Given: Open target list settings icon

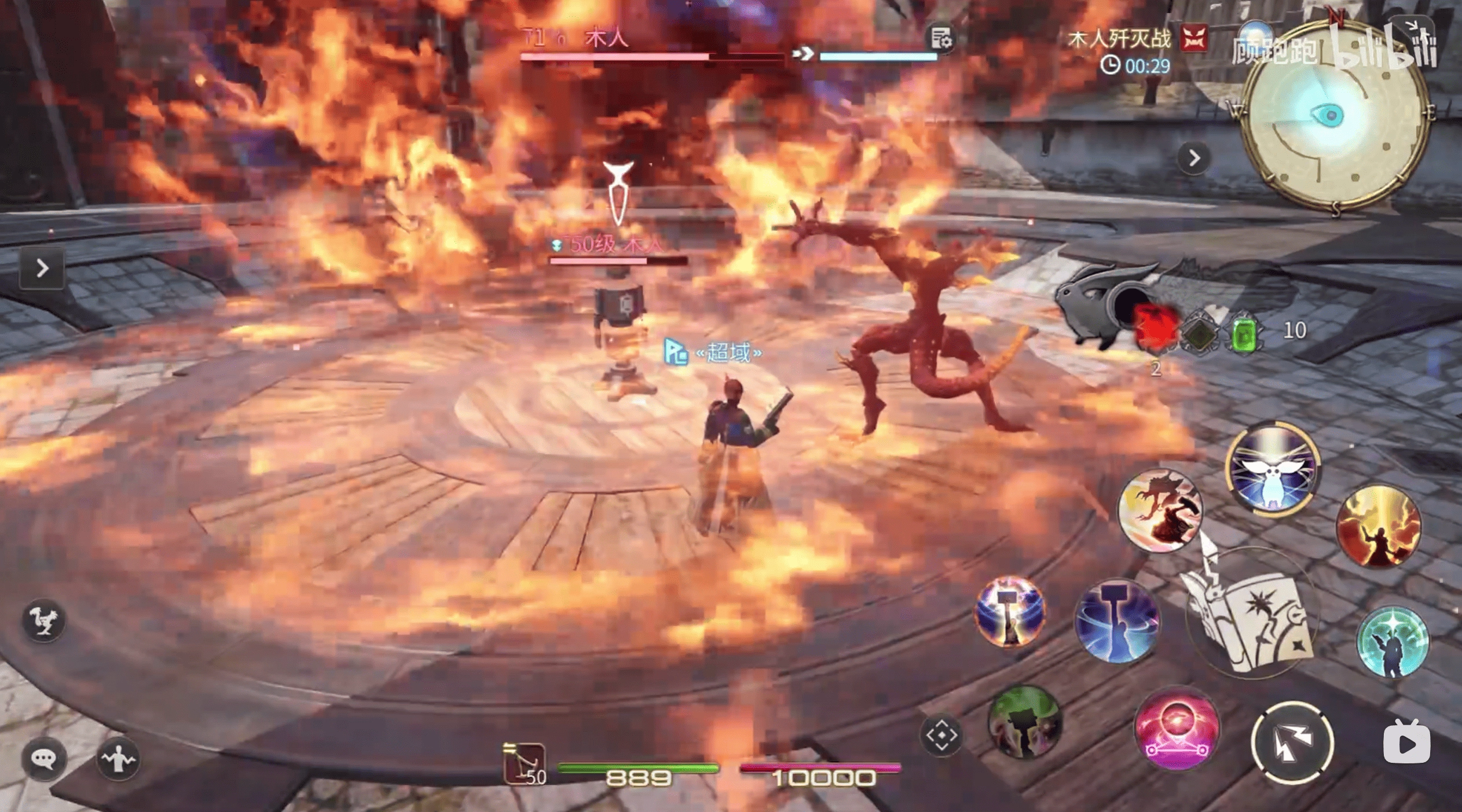Looking at the screenshot, I should point(941,39).
